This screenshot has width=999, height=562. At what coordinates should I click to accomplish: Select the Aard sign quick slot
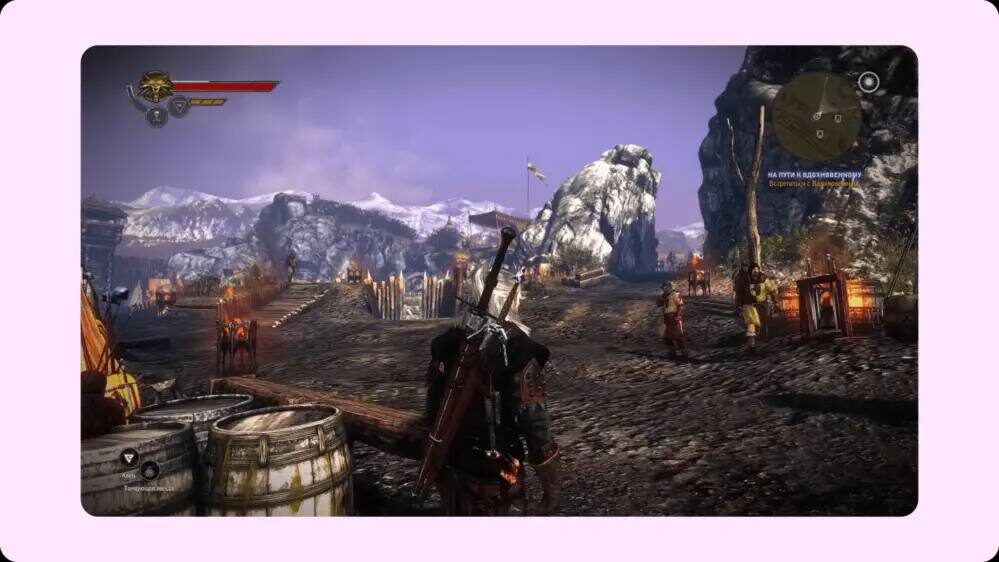(x=129, y=457)
